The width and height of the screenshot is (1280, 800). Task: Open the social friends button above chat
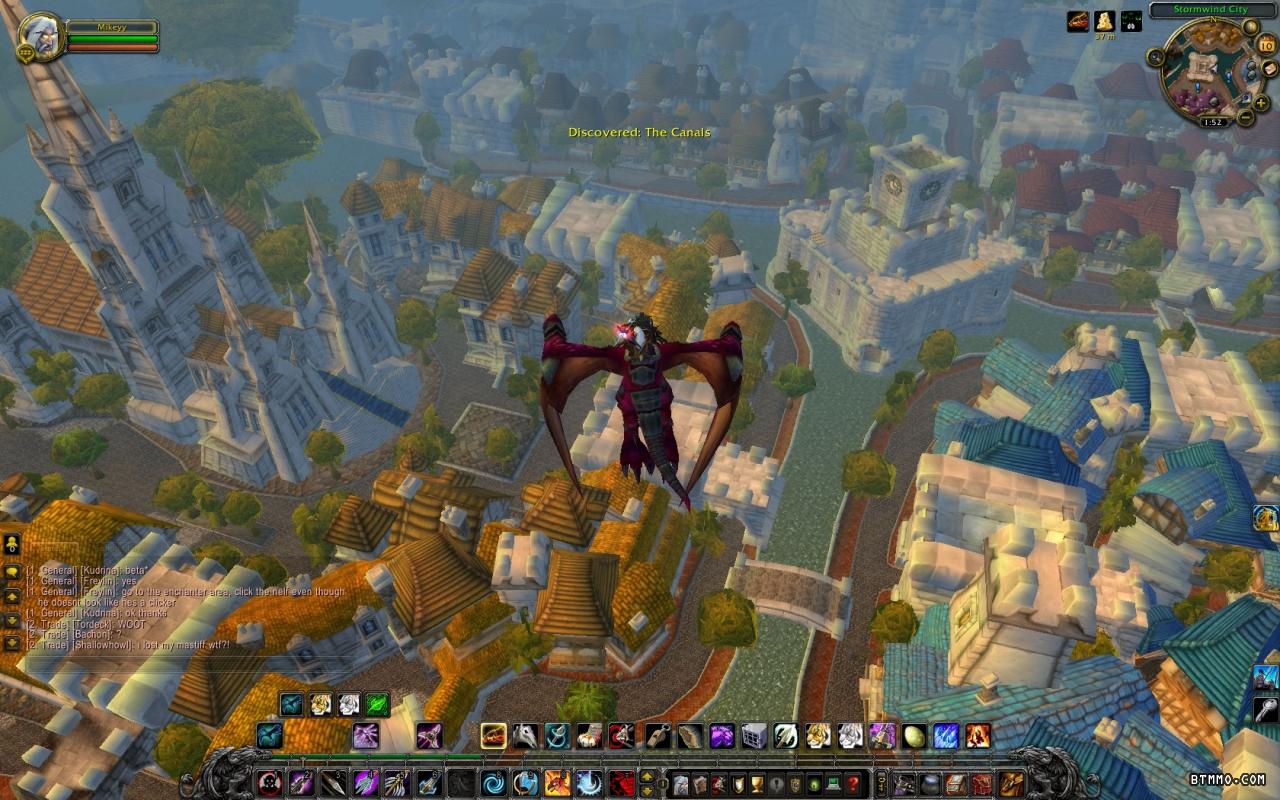click(12, 545)
